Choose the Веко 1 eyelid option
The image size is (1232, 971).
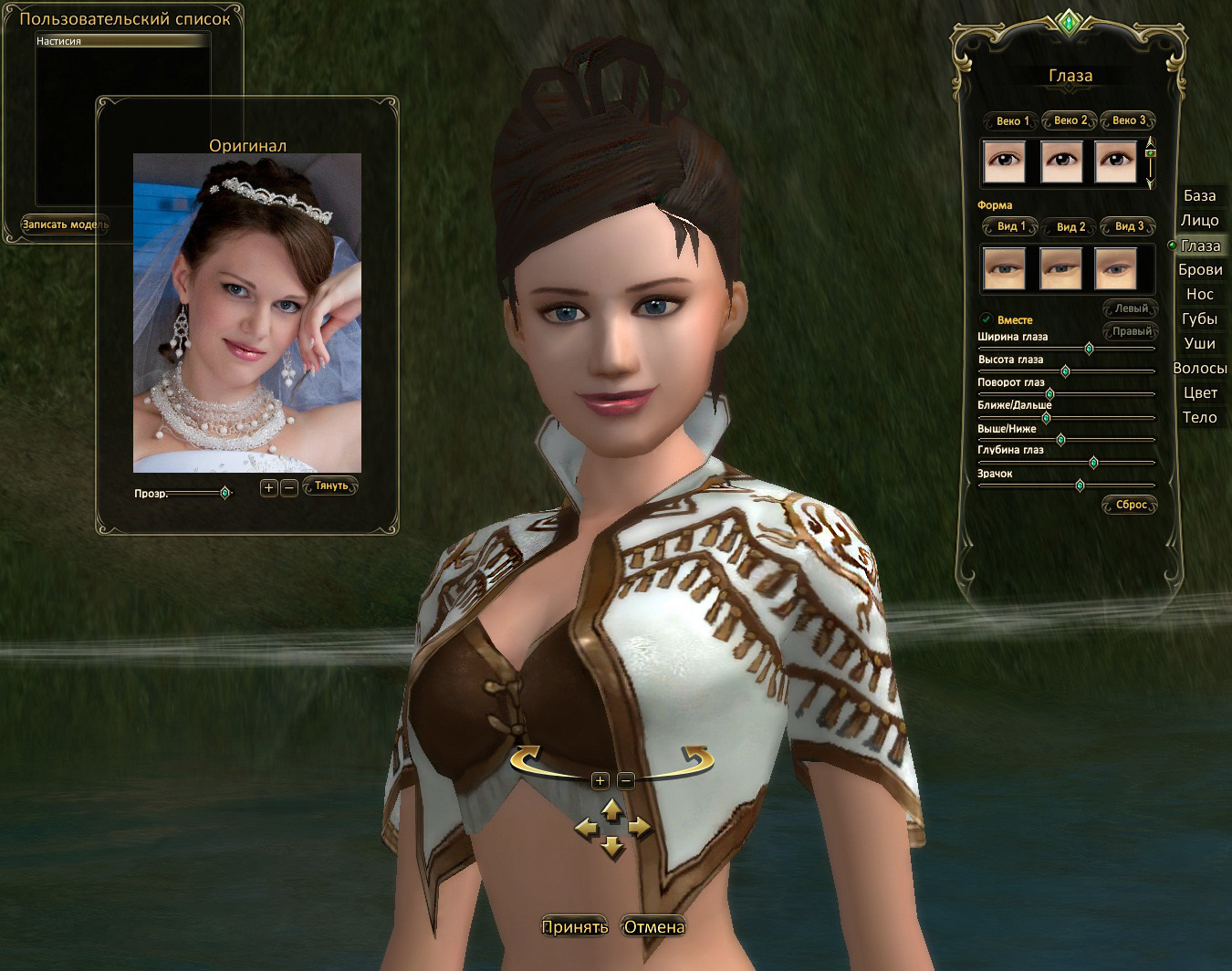point(1011,120)
